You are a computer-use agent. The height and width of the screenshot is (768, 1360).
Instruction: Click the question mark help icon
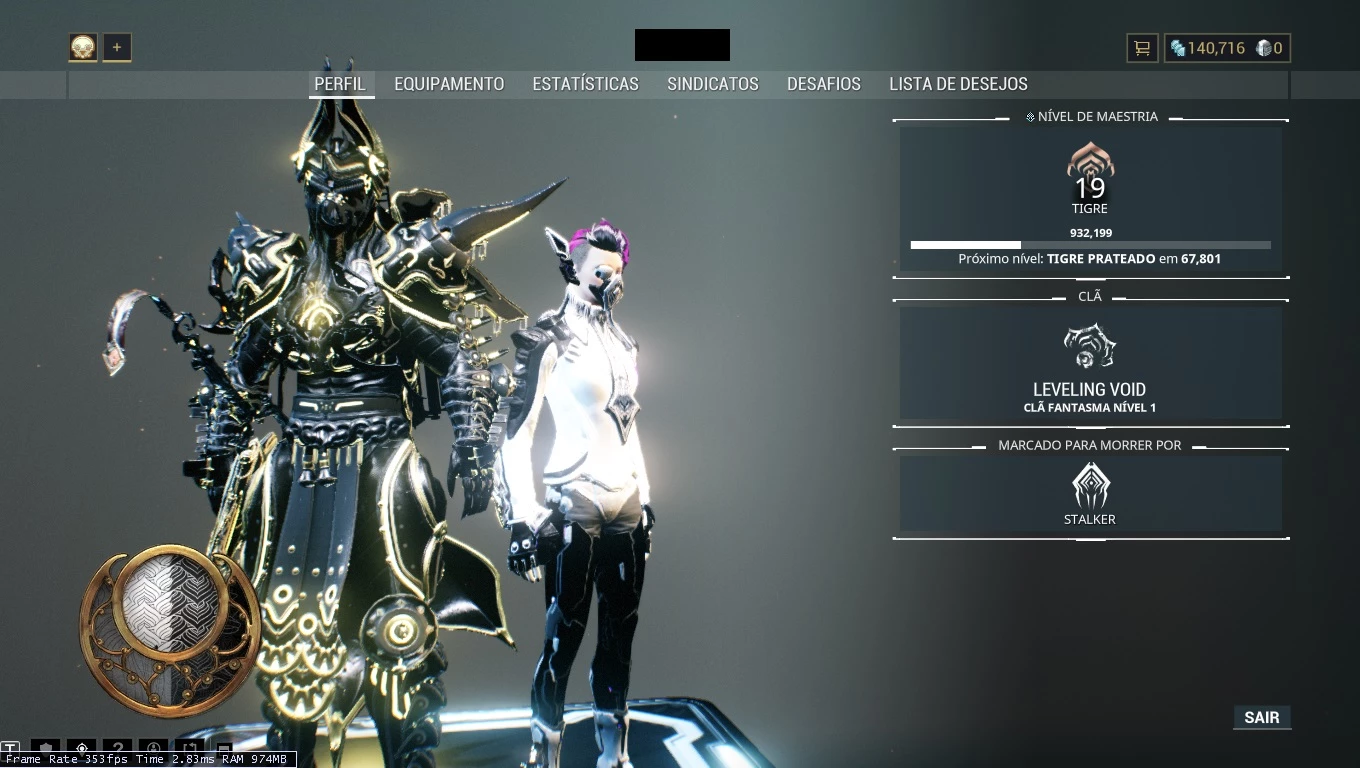(x=118, y=749)
